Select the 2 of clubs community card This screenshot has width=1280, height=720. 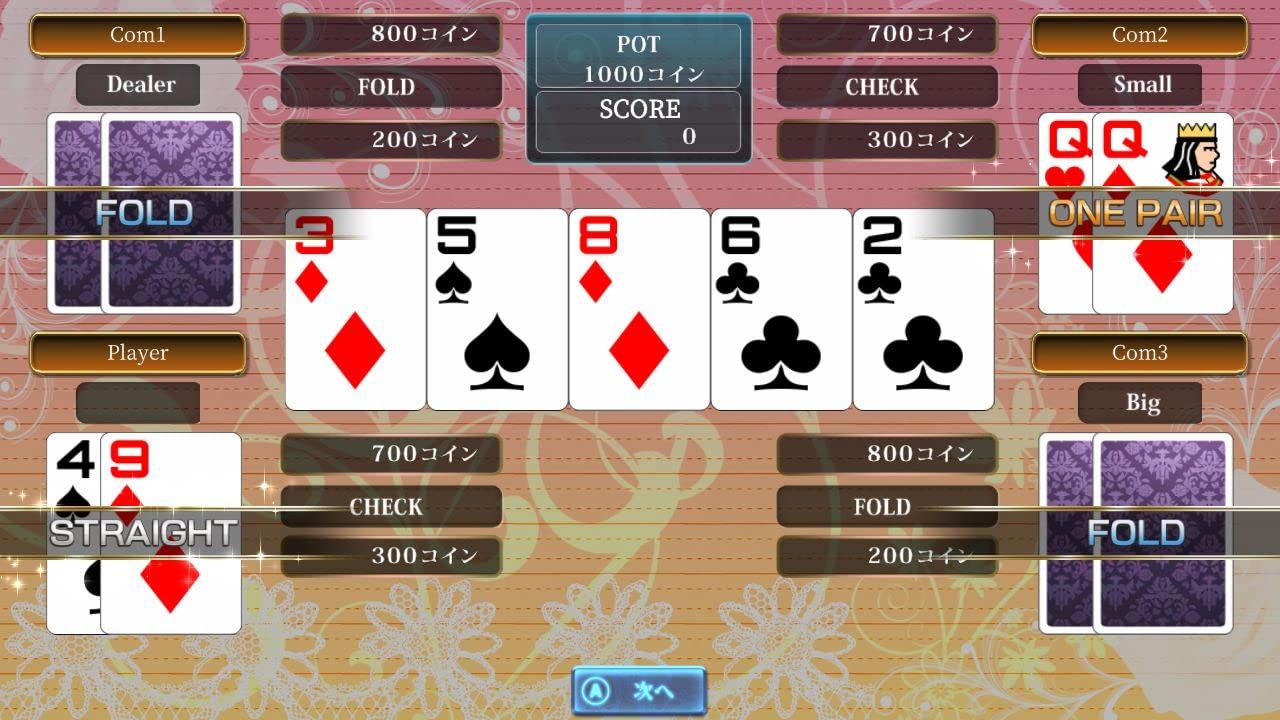coord(922,308)
